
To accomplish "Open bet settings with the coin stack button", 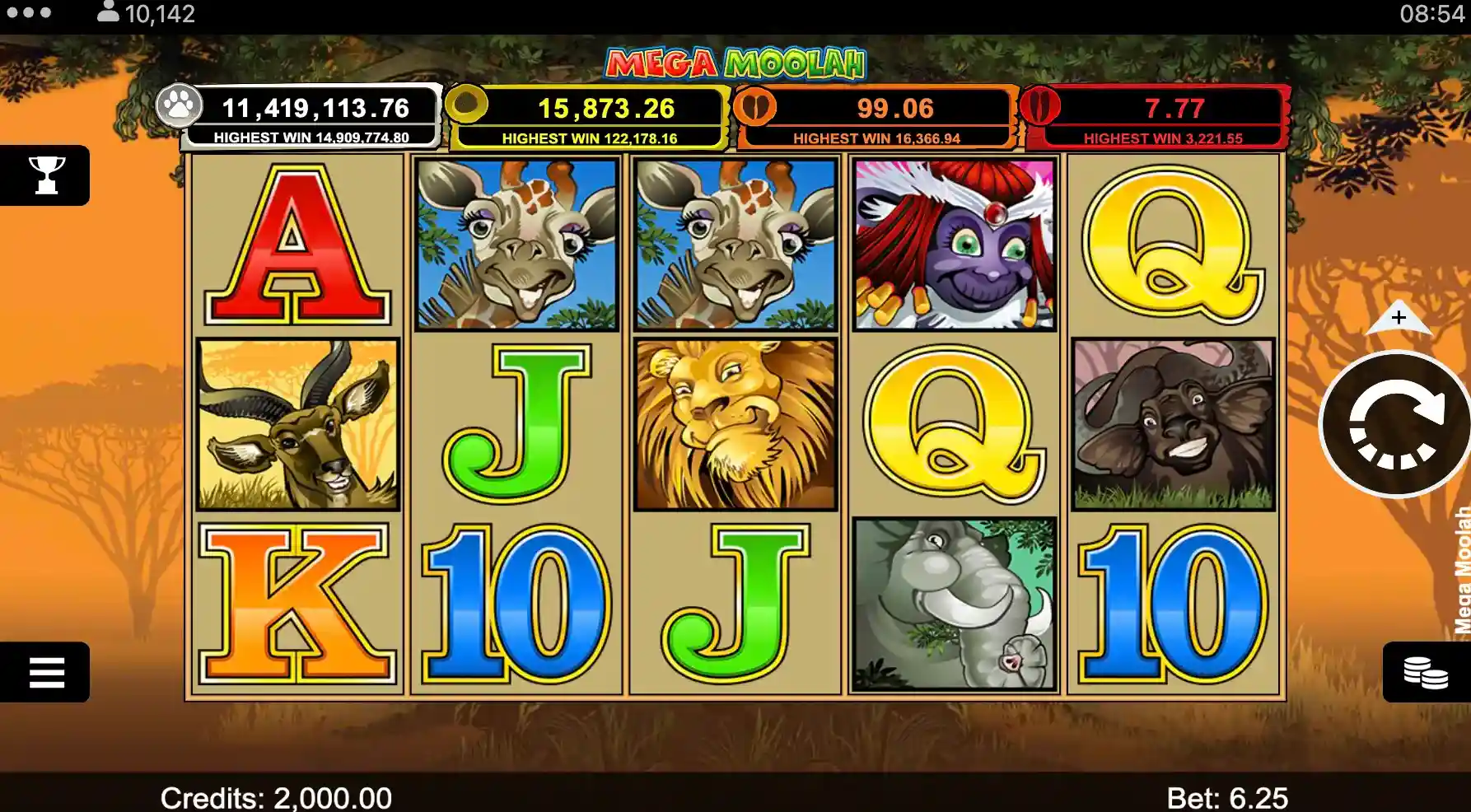I will click(x=1425, y=672).
